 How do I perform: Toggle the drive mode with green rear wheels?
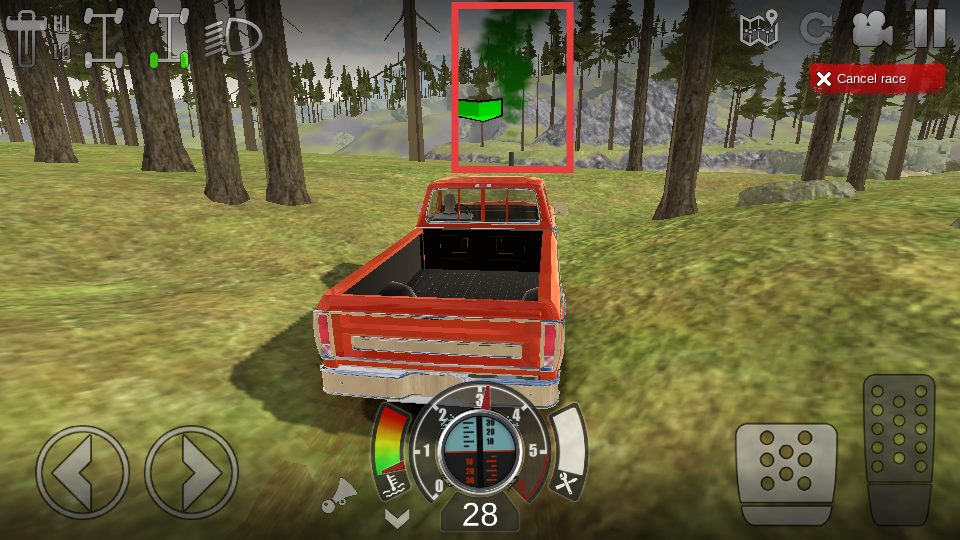(169, 38)
